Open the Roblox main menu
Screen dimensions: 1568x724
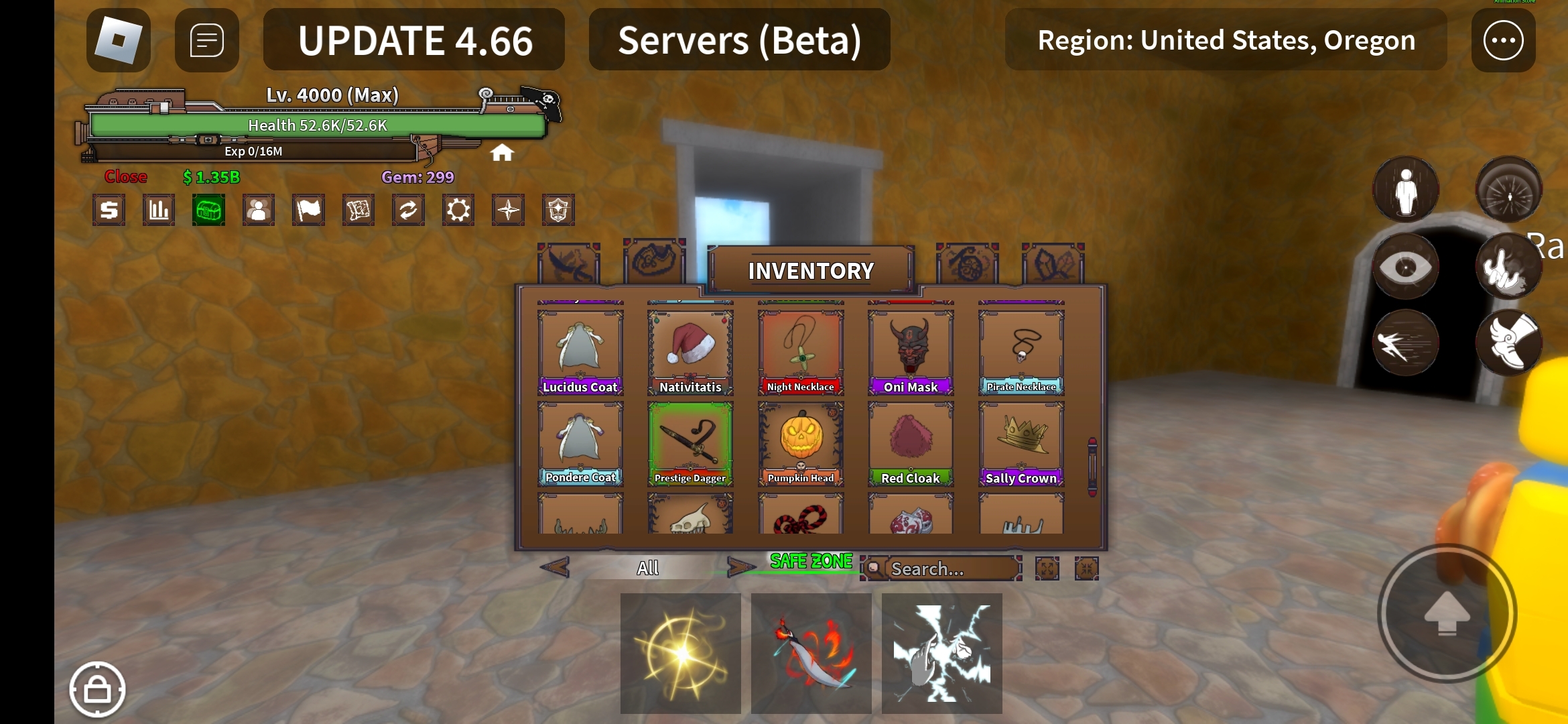119,40
